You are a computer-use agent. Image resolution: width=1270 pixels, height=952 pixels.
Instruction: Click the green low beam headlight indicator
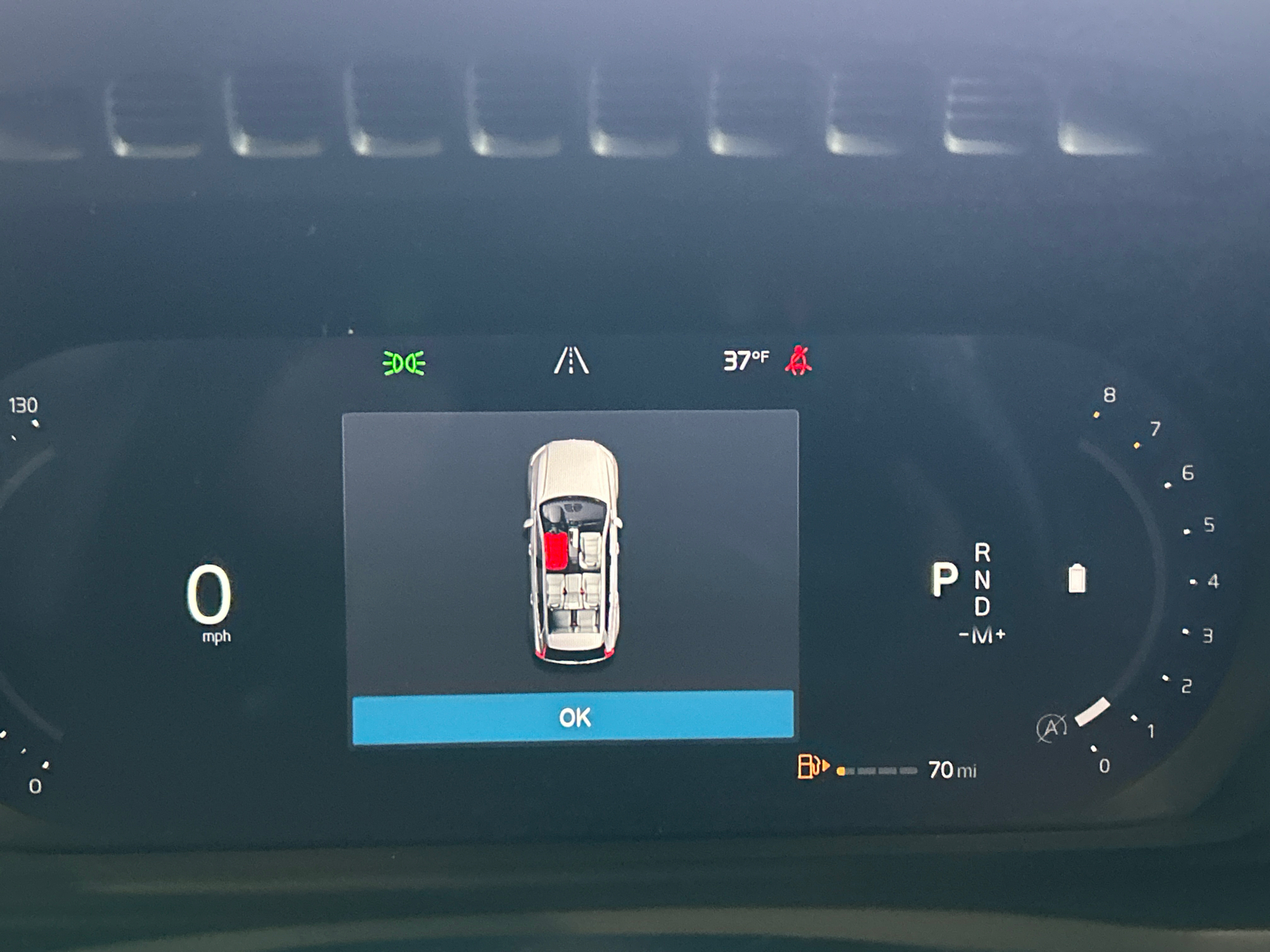[403, 363]
